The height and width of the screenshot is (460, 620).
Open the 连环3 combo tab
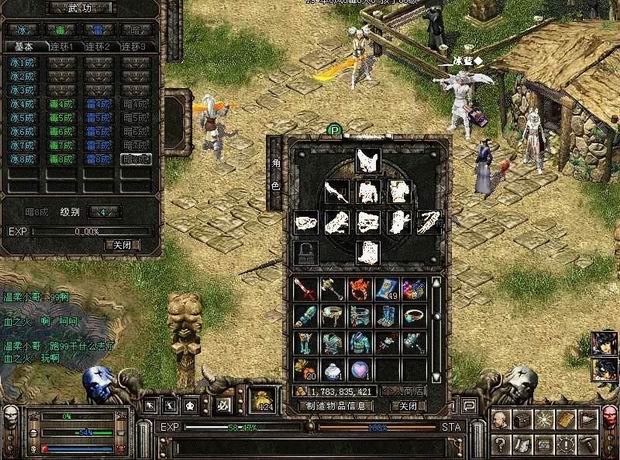(x=135, y=46)
